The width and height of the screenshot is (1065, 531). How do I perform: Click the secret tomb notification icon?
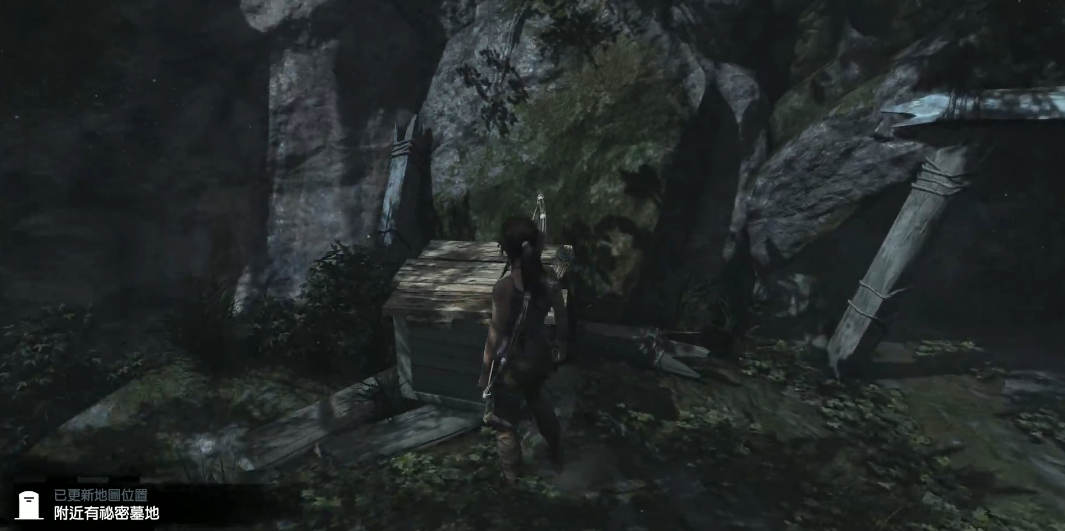[30, 504]
